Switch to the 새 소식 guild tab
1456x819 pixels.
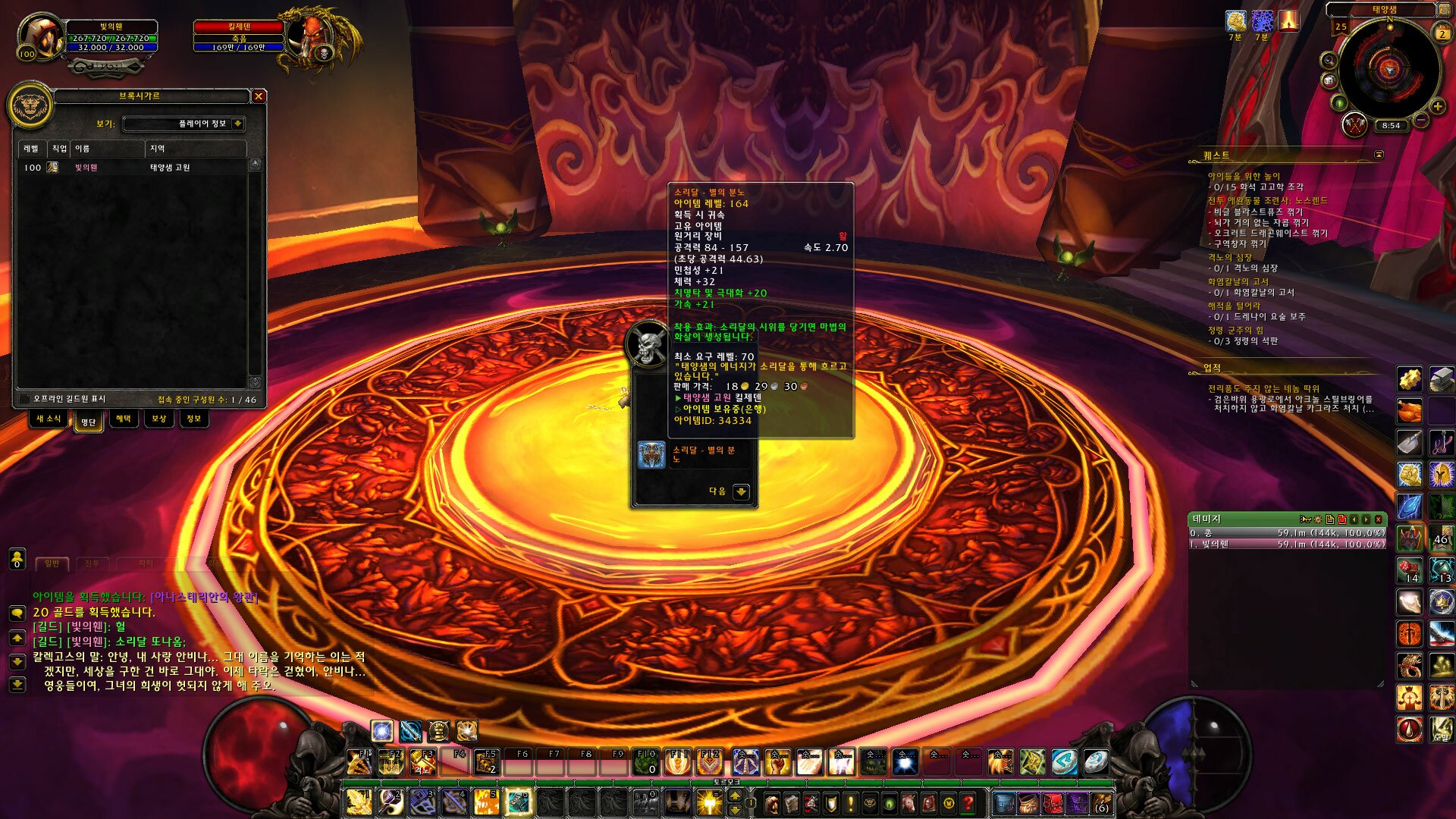(x=49, y=419)
